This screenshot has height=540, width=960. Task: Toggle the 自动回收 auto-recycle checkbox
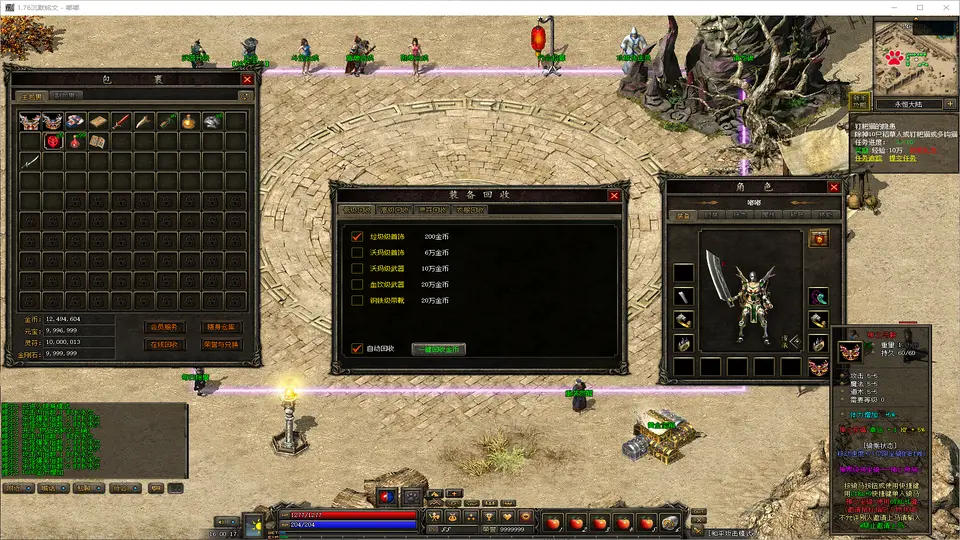click(357, 349)
